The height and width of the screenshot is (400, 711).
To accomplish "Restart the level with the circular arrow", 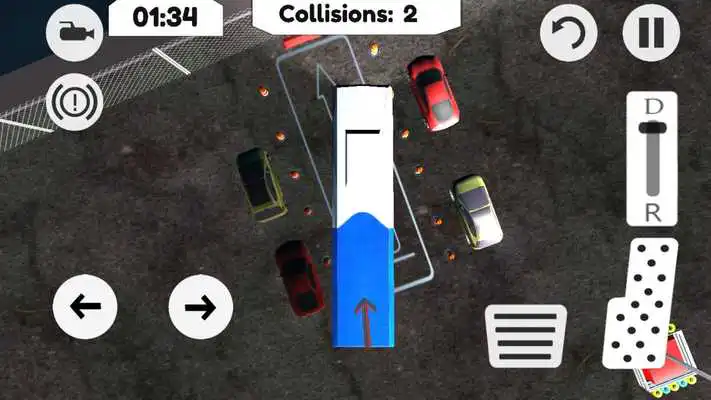I will [x=568, y=34].
